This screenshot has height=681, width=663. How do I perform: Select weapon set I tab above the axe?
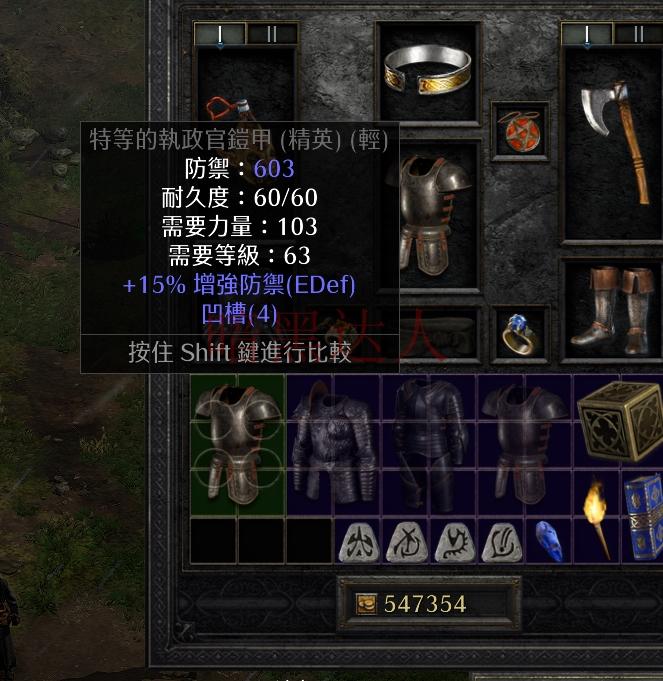(x=586, y=34)
